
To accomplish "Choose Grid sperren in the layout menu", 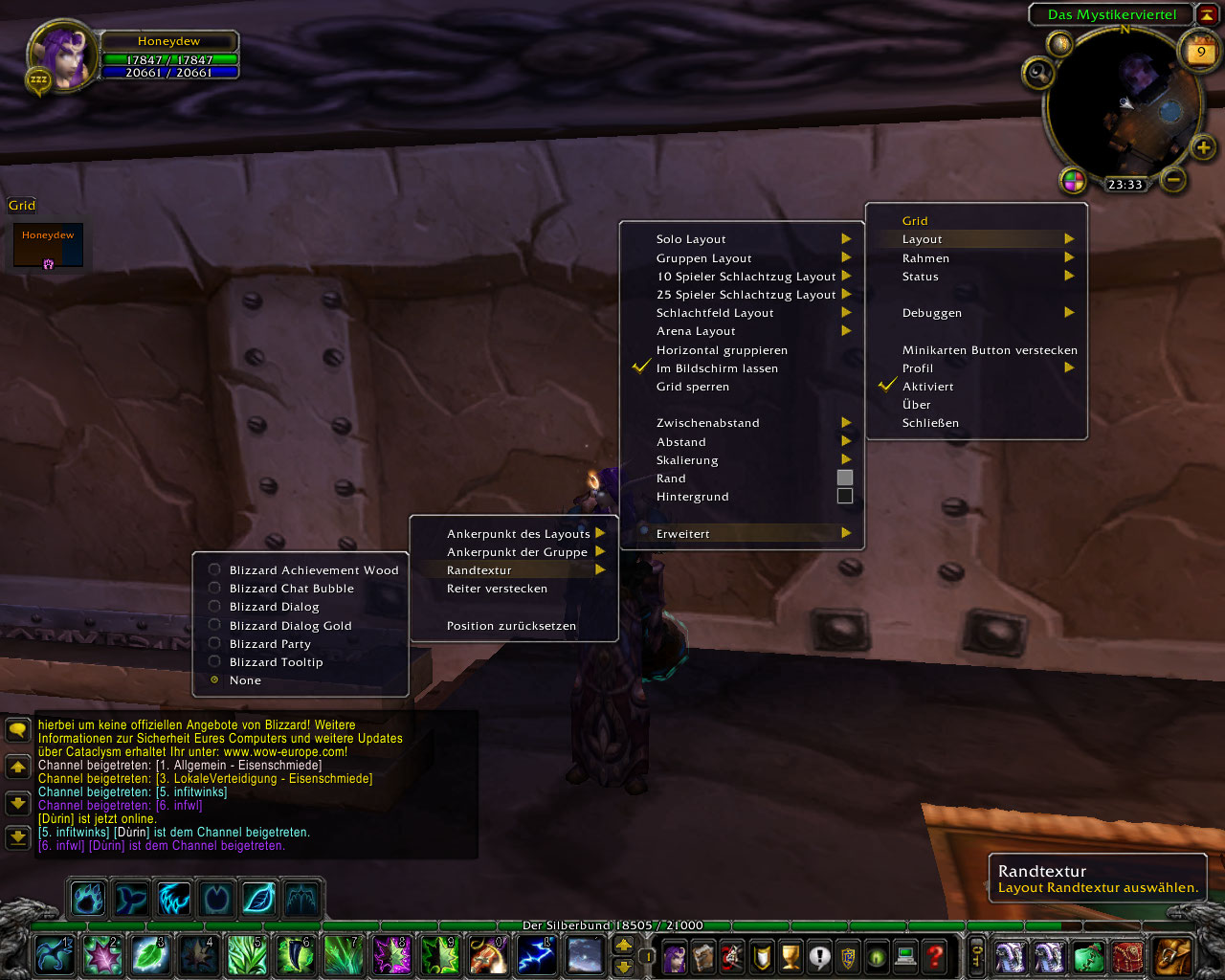I will point(693,387).
